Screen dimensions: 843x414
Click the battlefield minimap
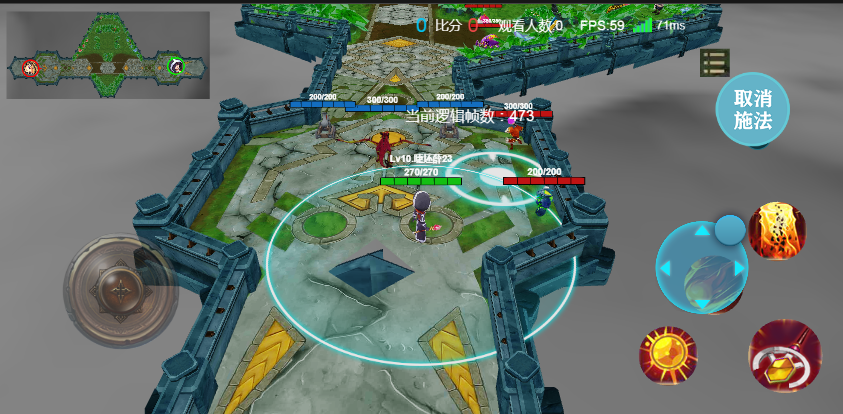108,56
